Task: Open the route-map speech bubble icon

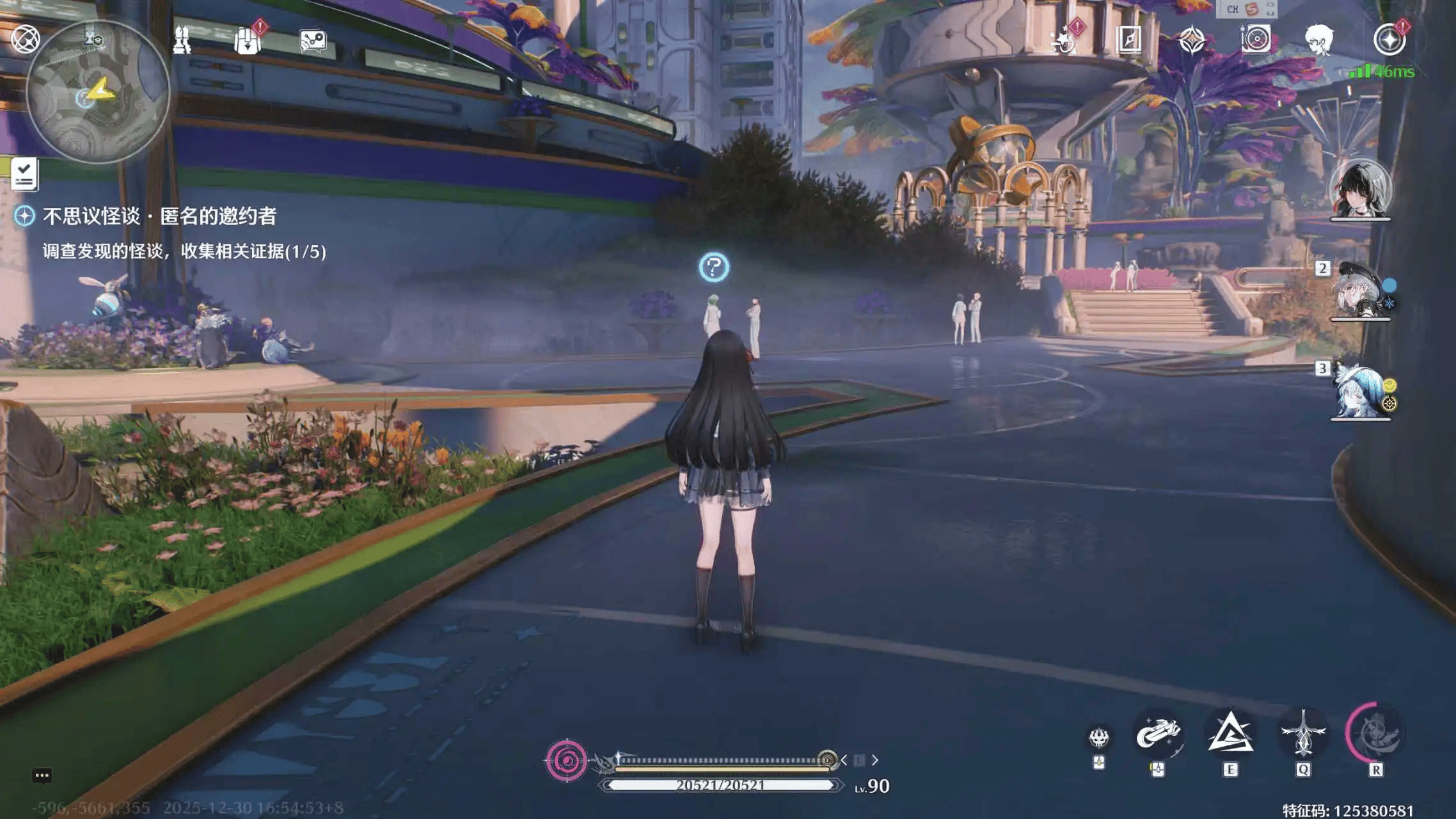Action: pos(313,41)
